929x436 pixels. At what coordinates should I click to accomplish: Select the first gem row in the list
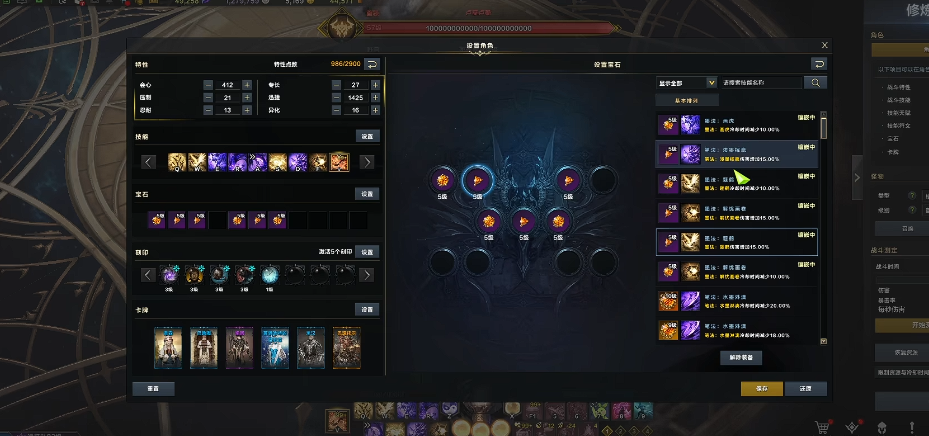click(x=737, y=126)
